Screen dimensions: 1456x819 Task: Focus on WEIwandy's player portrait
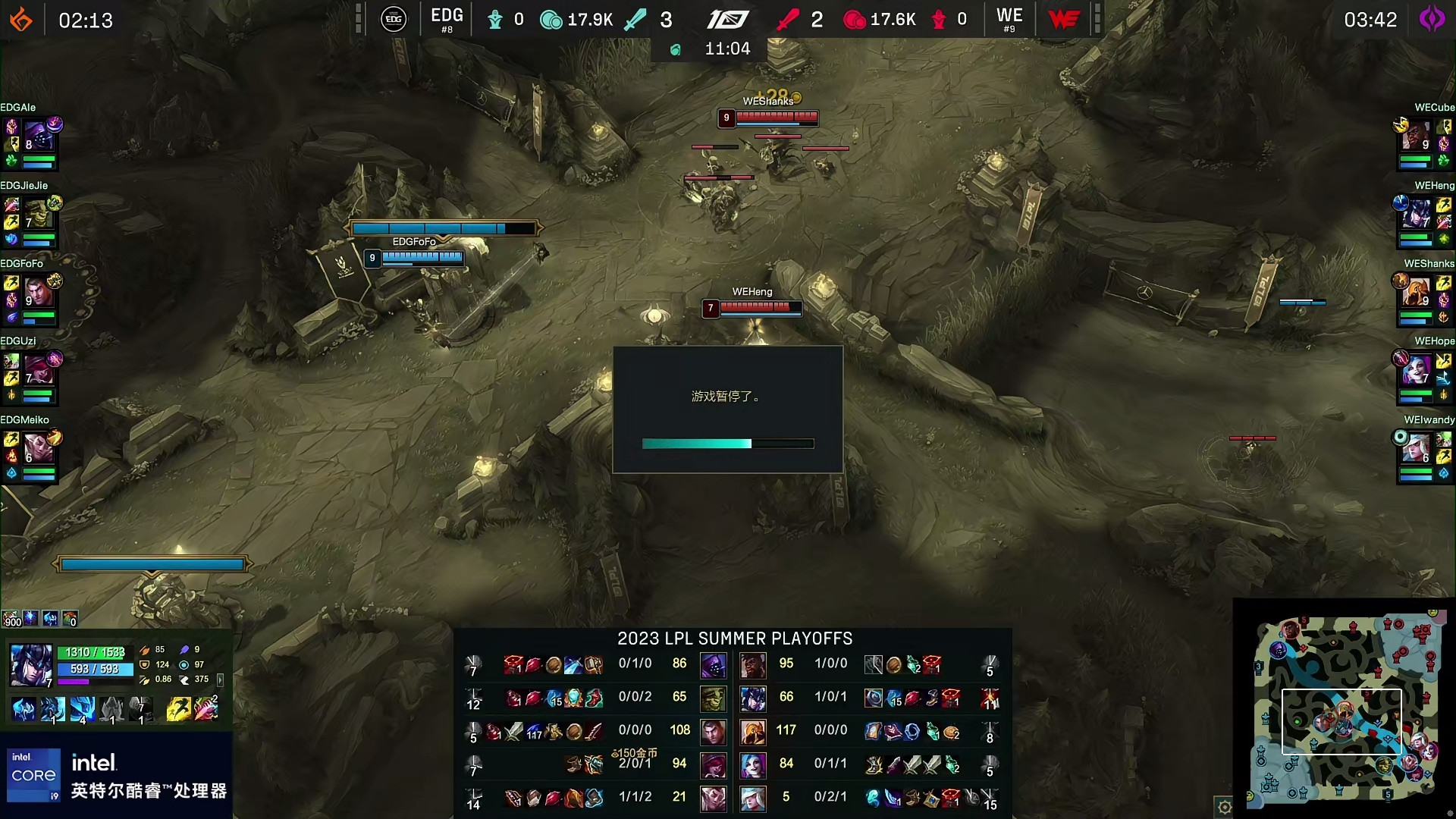click(1415, 449)
